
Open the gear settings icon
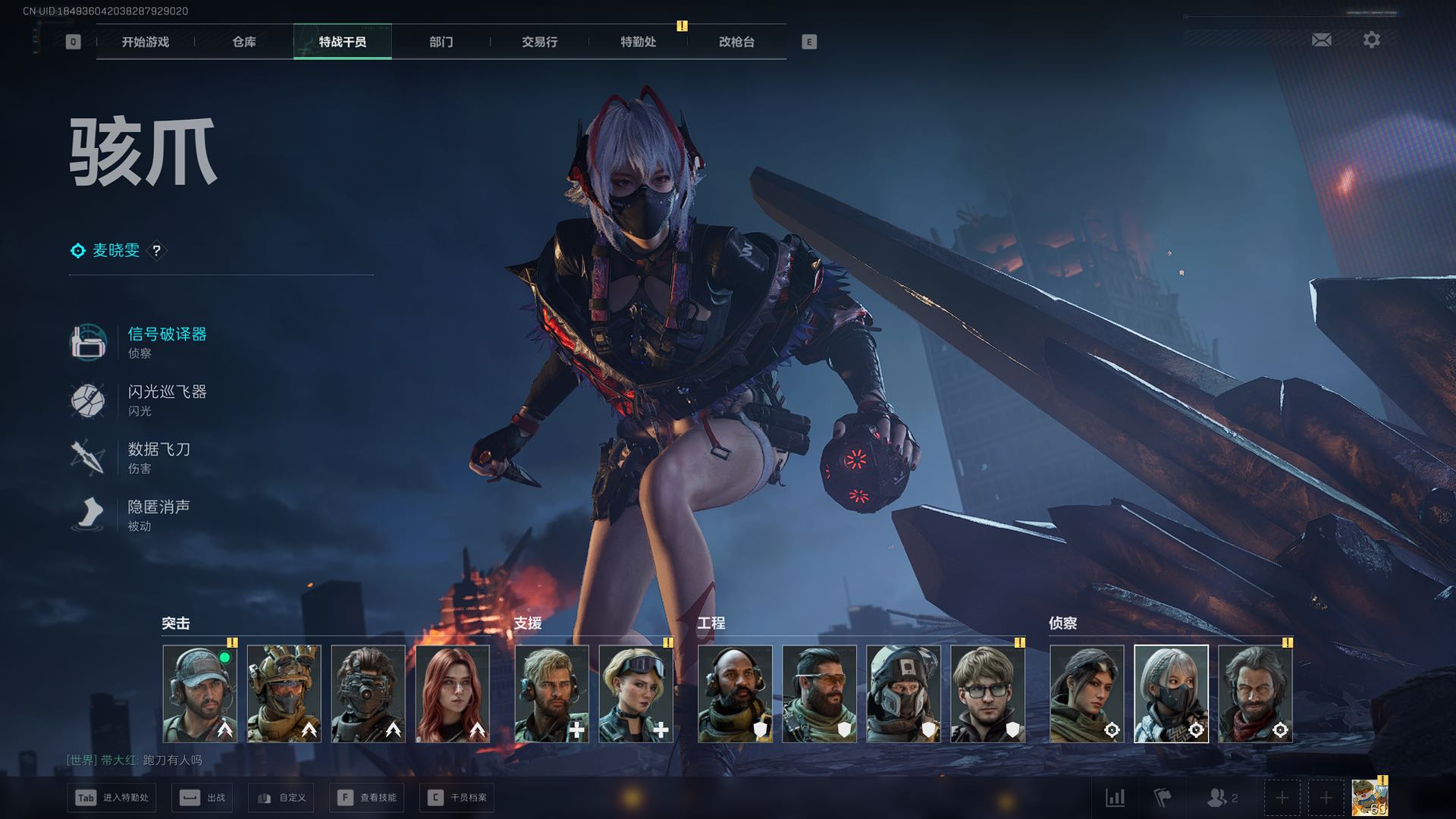pos(1371,40)
